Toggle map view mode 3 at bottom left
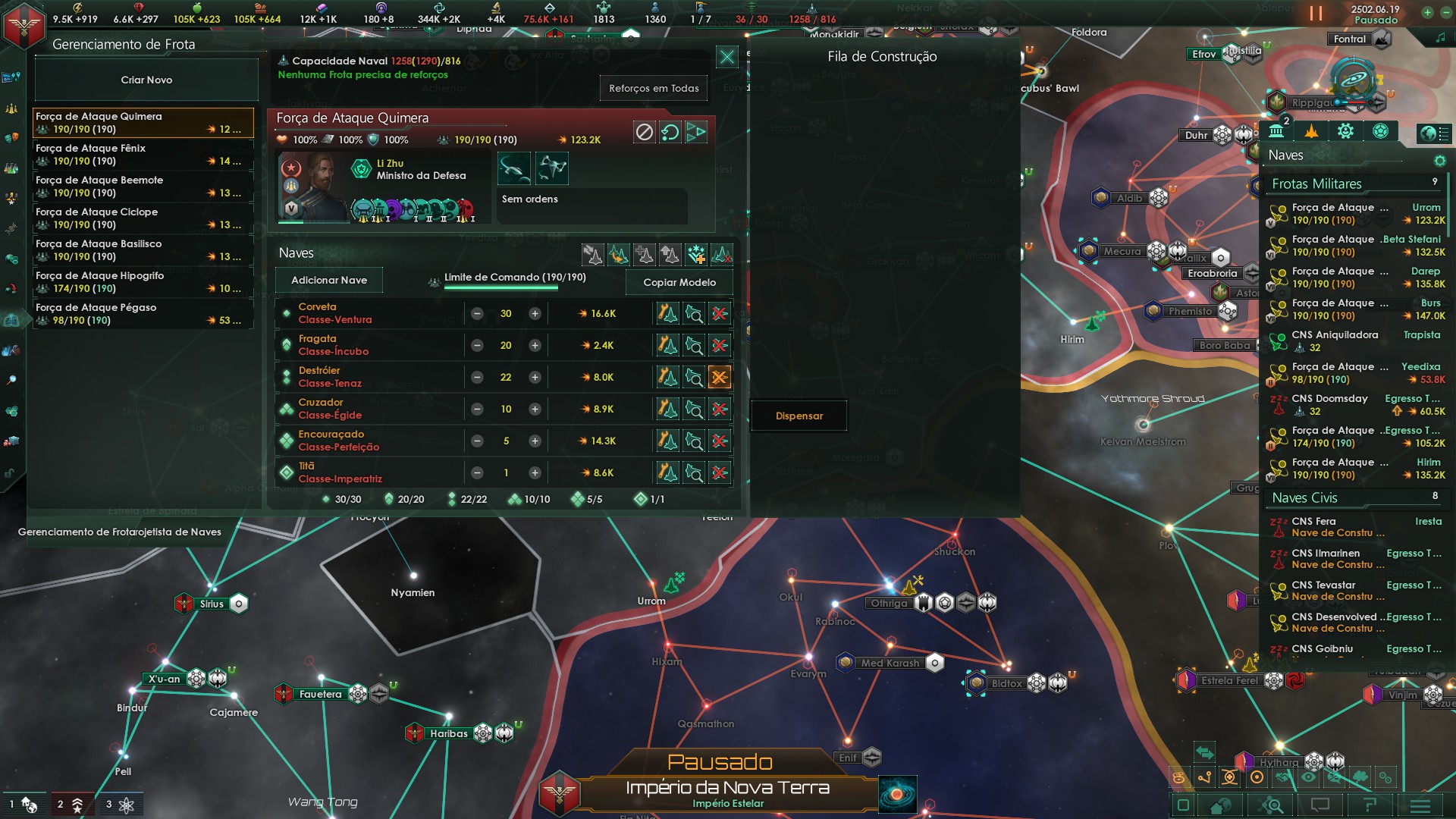Image resolution: width=1456 pixels, height=819 pixels. (121, 805)
